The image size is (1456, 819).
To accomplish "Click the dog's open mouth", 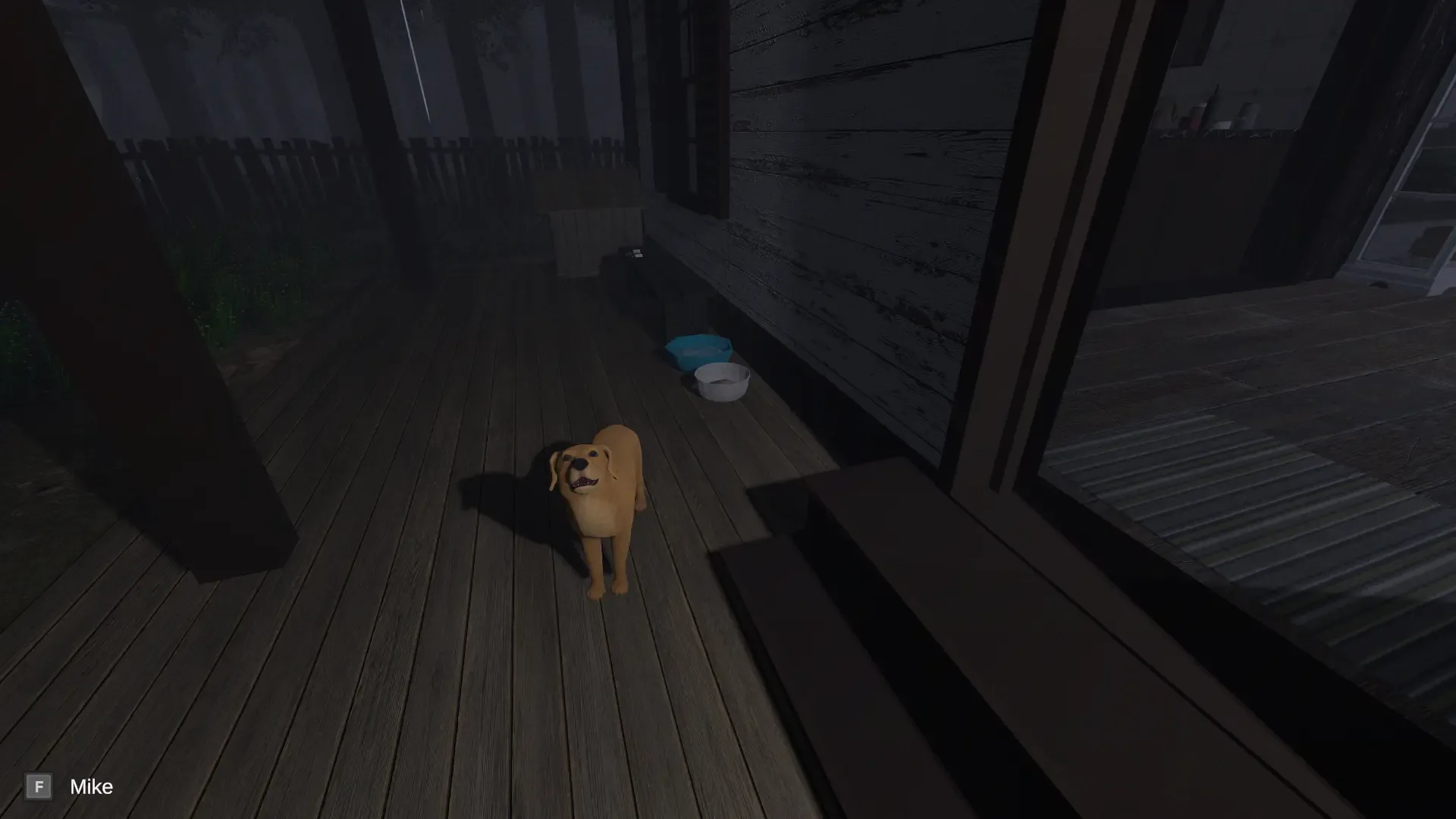I will click(585, 480).
